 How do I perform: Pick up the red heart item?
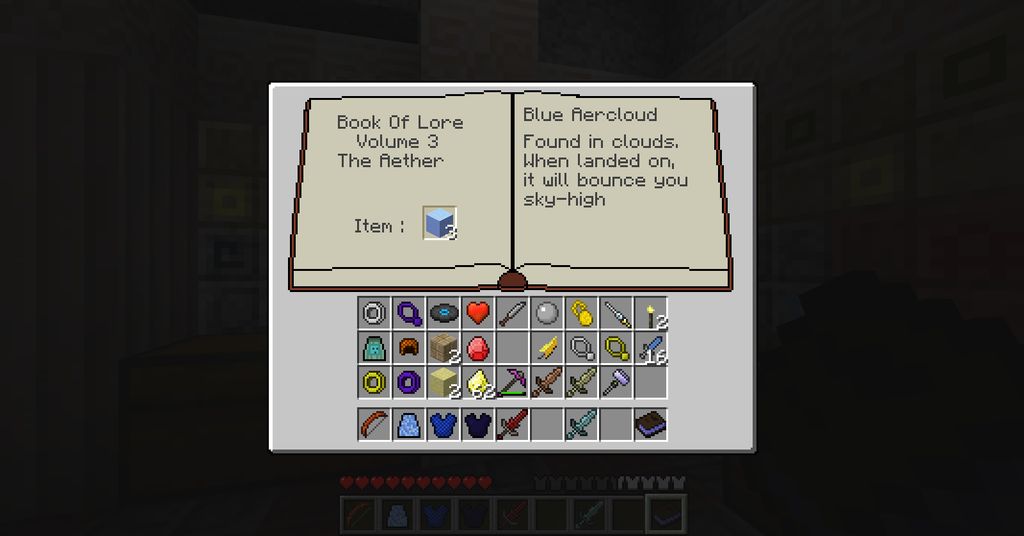click(x=478, y=314)
